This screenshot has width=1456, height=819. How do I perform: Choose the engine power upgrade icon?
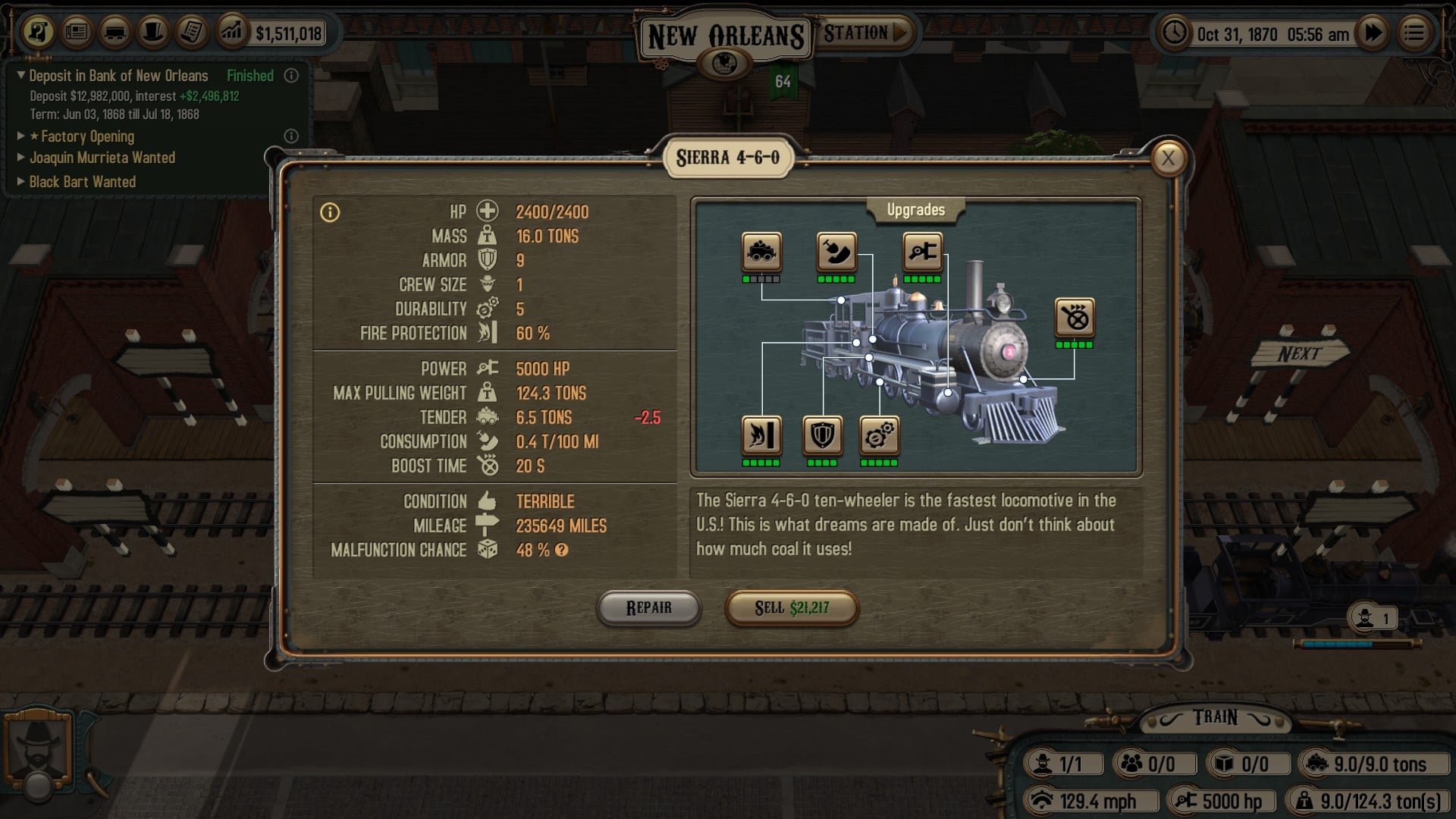pos(922,252)
